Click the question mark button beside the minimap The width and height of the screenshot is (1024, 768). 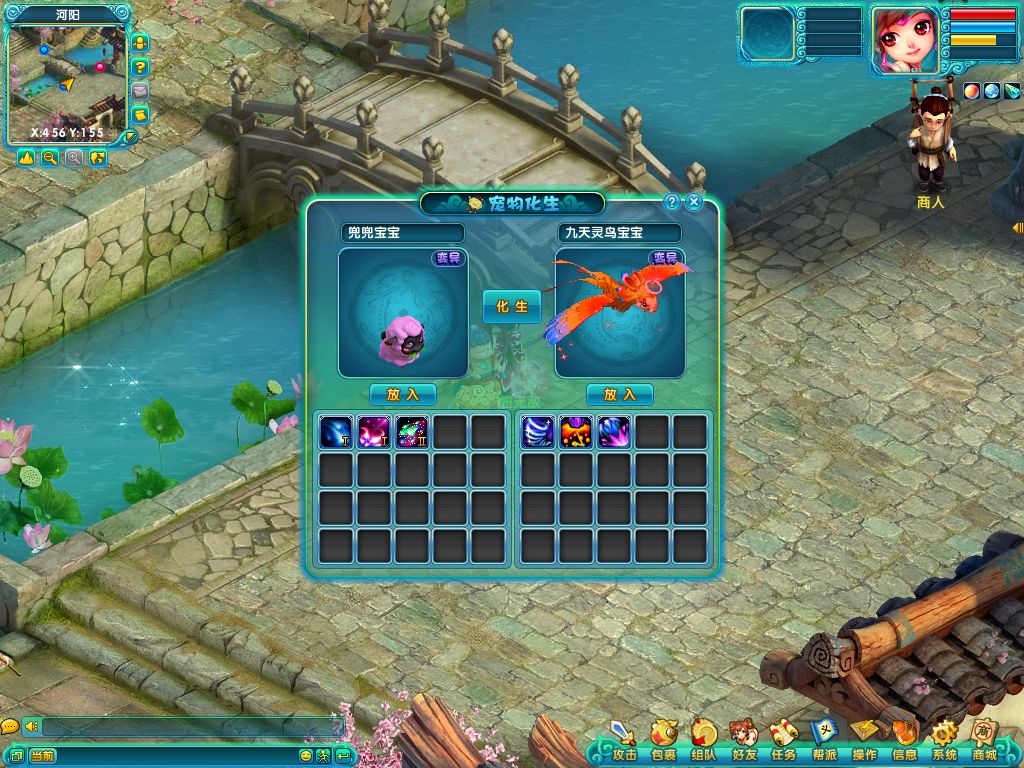coord(140,67)
